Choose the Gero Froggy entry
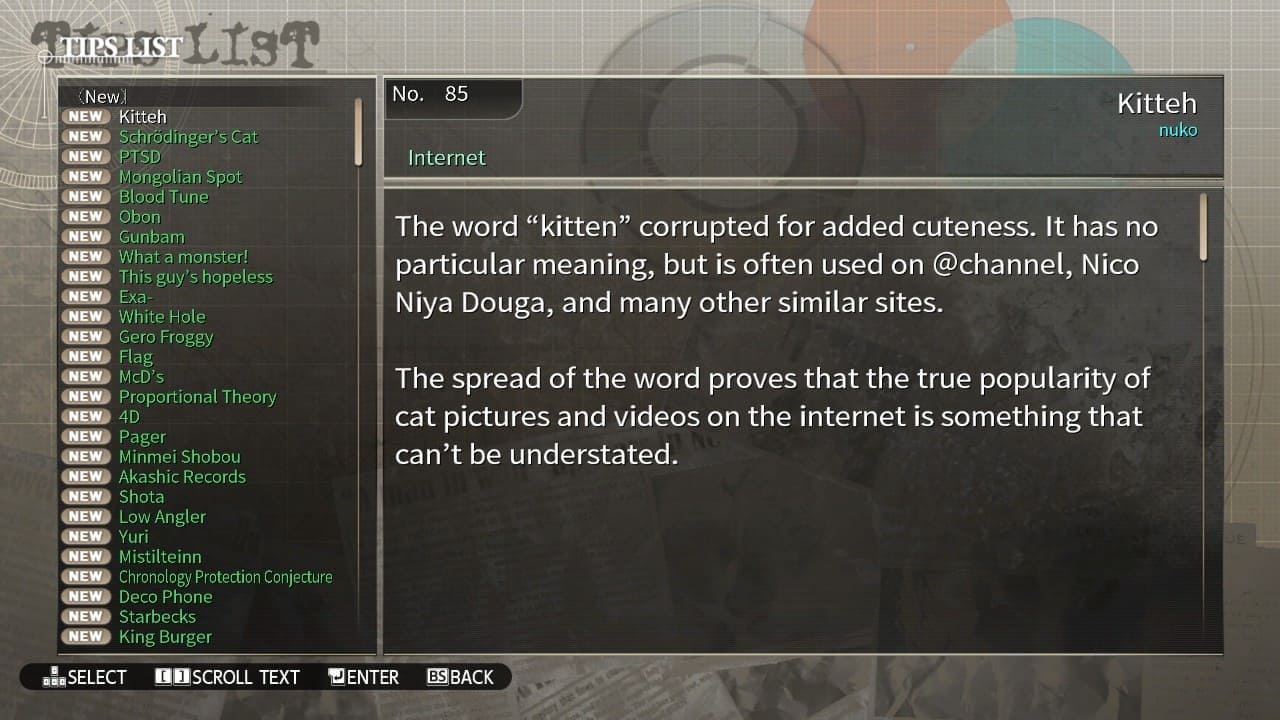This screenshot has width=1280, height=720. (x=166, y=337)
